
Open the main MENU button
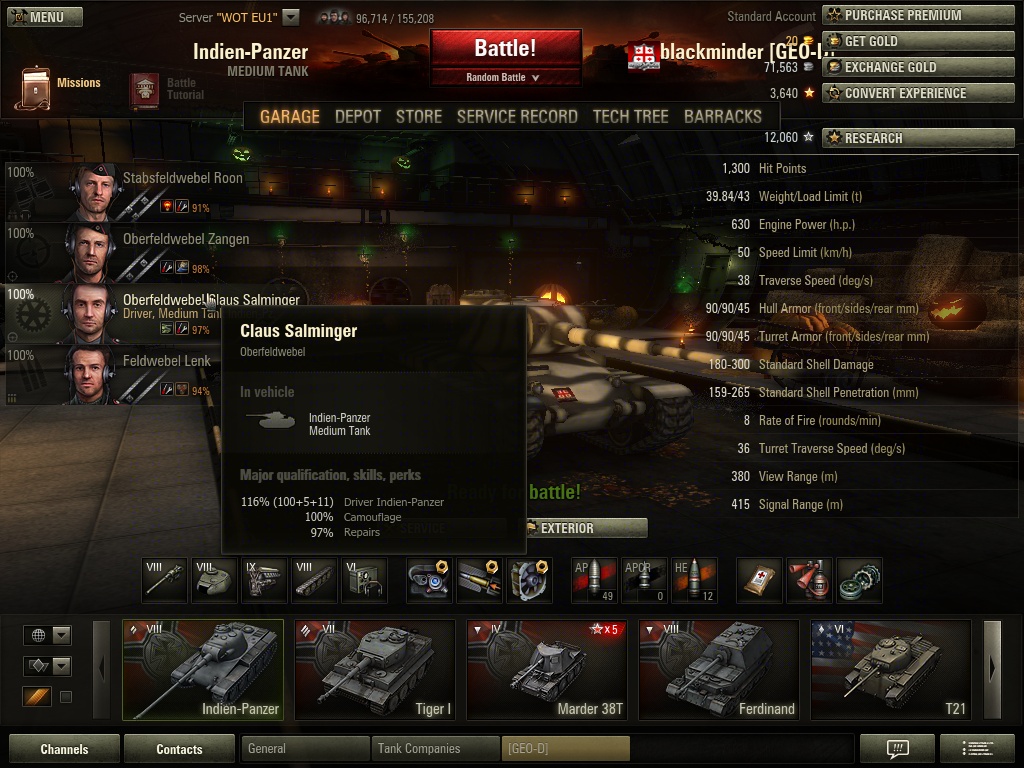point(36,17)
